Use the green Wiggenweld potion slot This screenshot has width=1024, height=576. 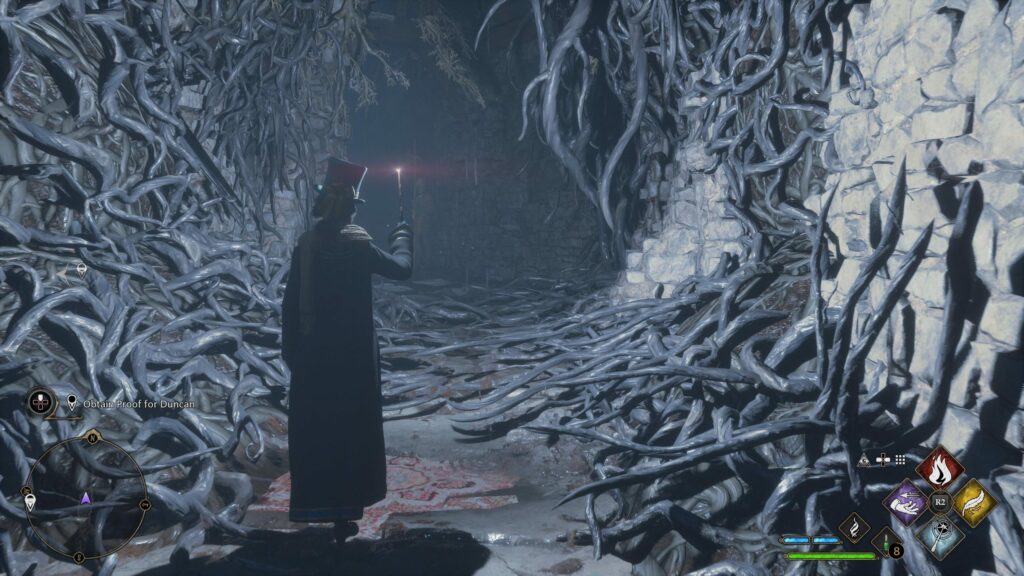point(886,543)
